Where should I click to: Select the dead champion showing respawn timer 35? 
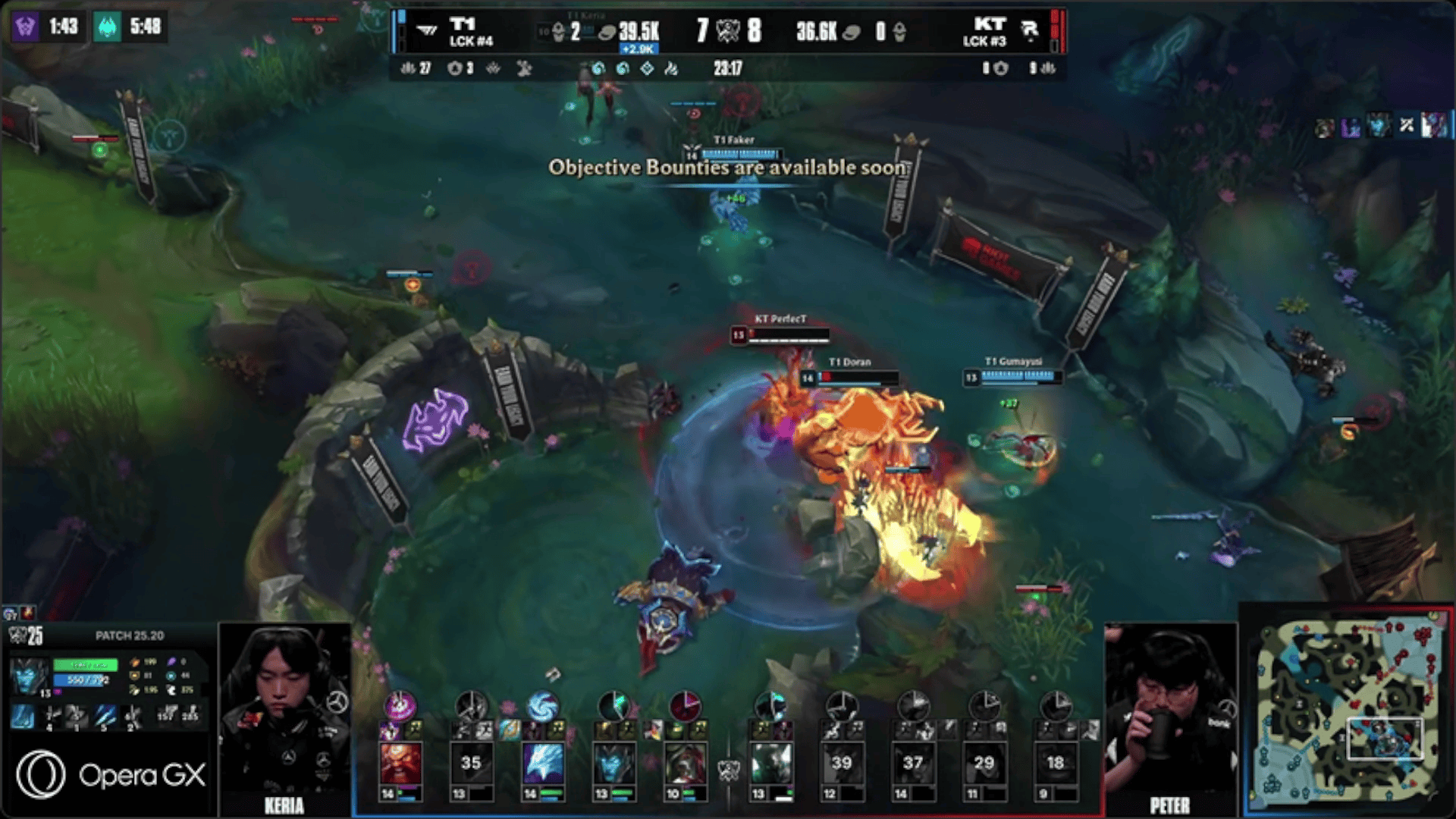click(471, 763)
